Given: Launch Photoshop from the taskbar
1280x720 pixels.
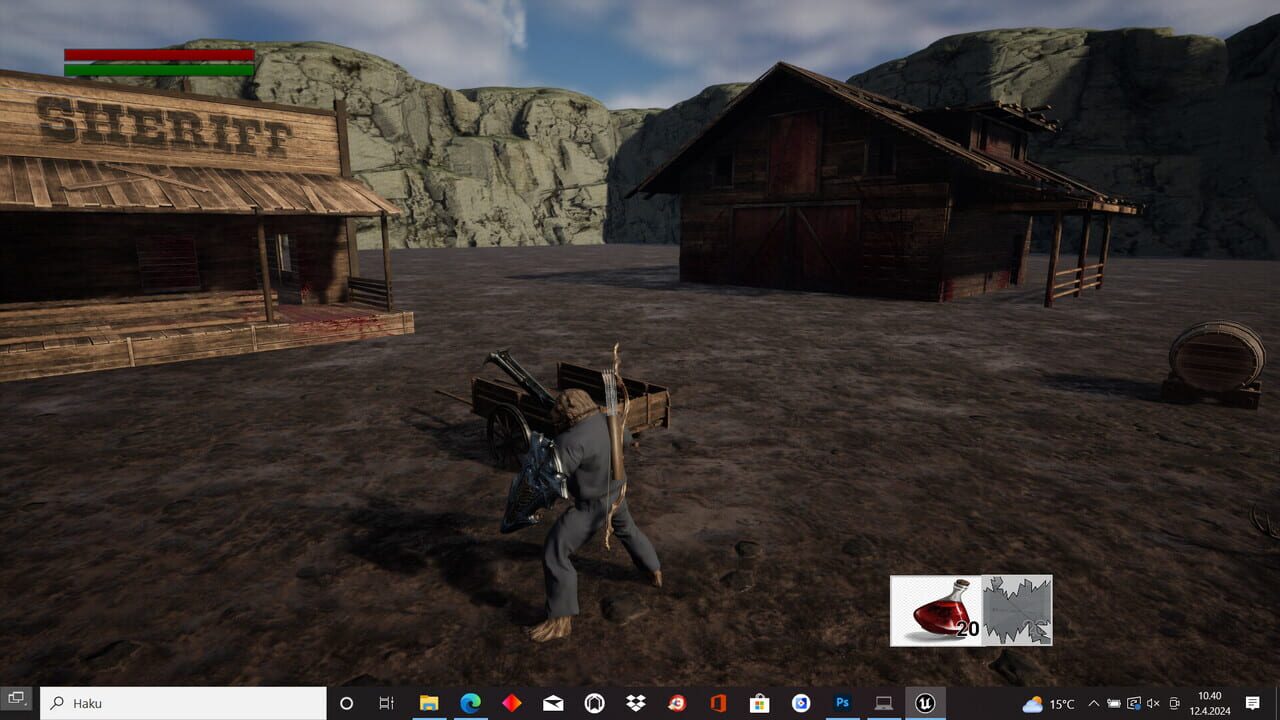Looking at the screenshot, I should 843,703.
